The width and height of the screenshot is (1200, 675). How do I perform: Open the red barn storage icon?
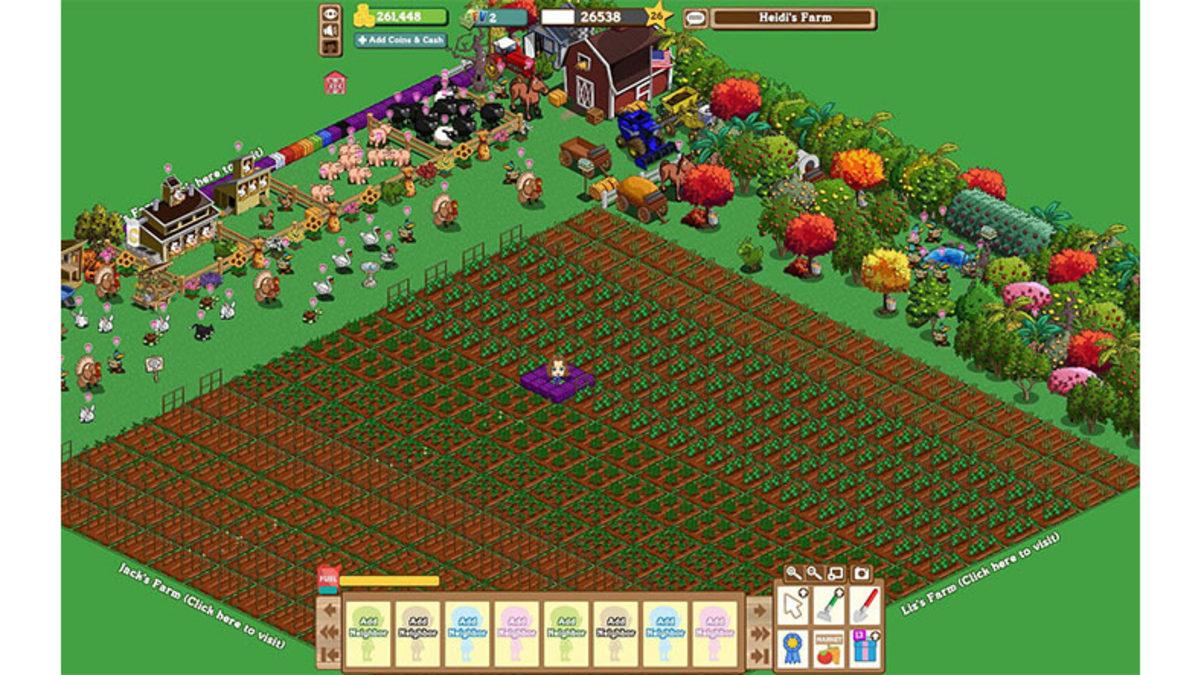coord(335,83)
